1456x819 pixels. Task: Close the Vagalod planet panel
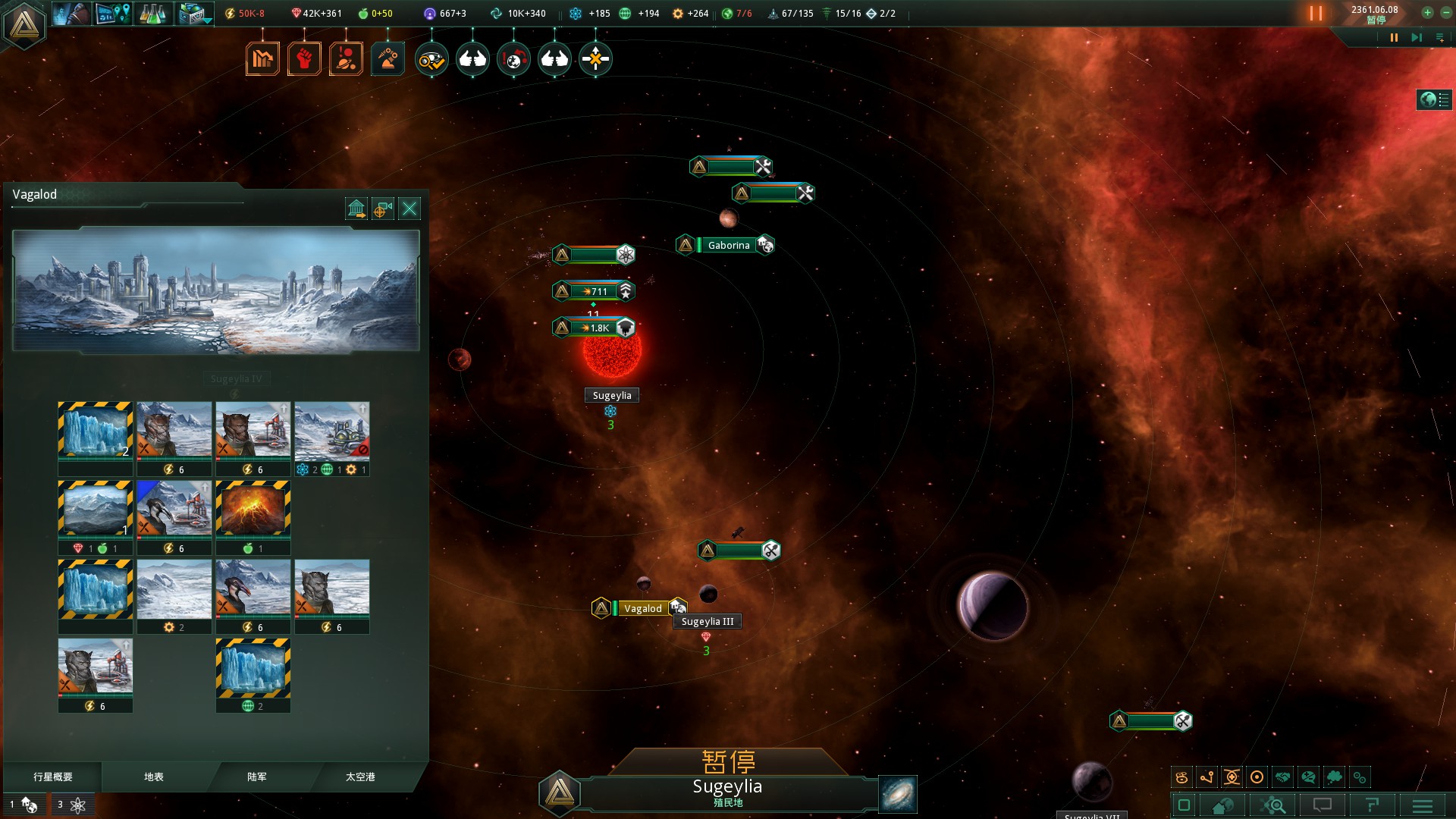point(409,209)
